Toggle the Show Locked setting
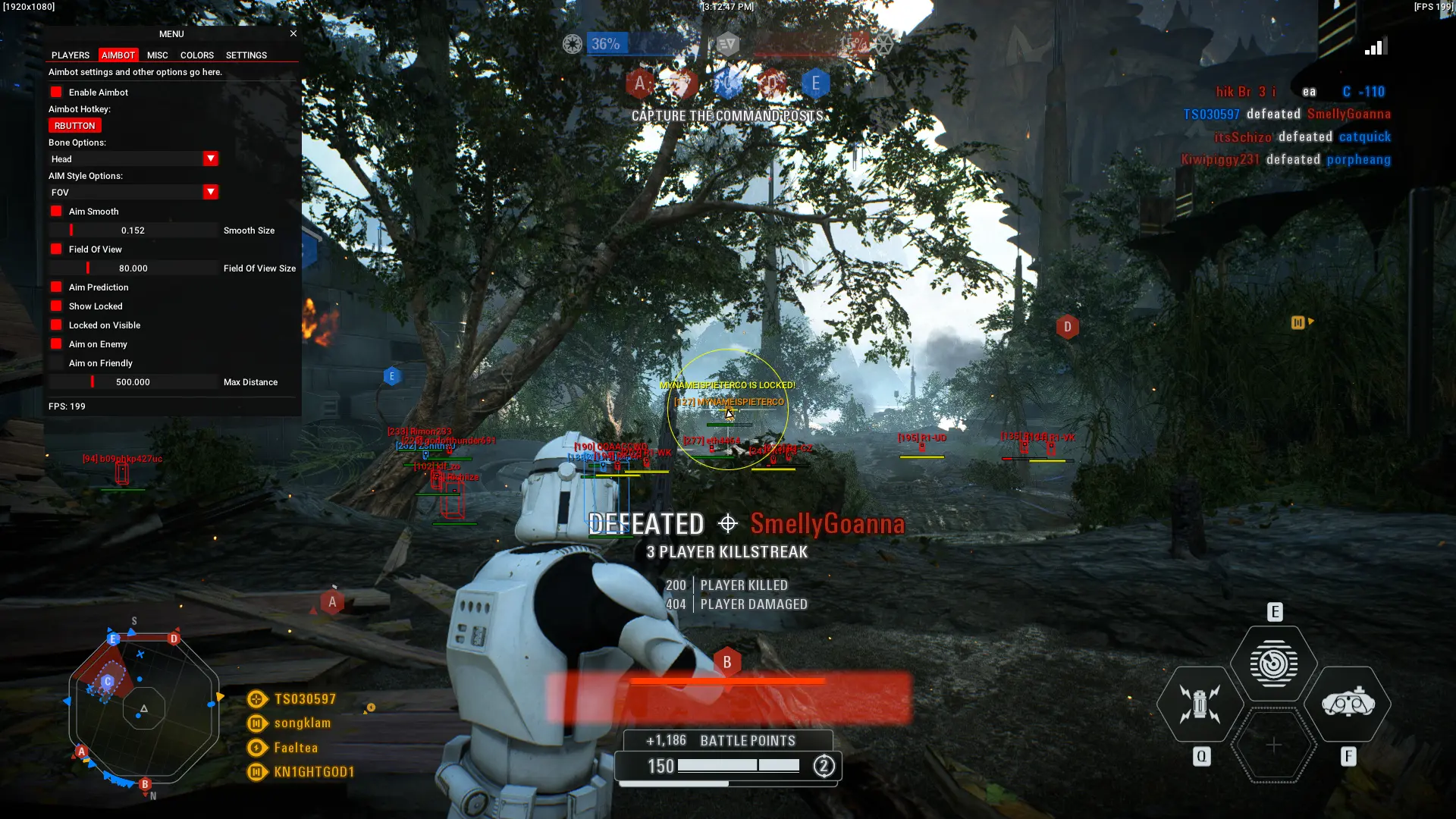This screenshot has width=1456, height=819. point(56,306)
